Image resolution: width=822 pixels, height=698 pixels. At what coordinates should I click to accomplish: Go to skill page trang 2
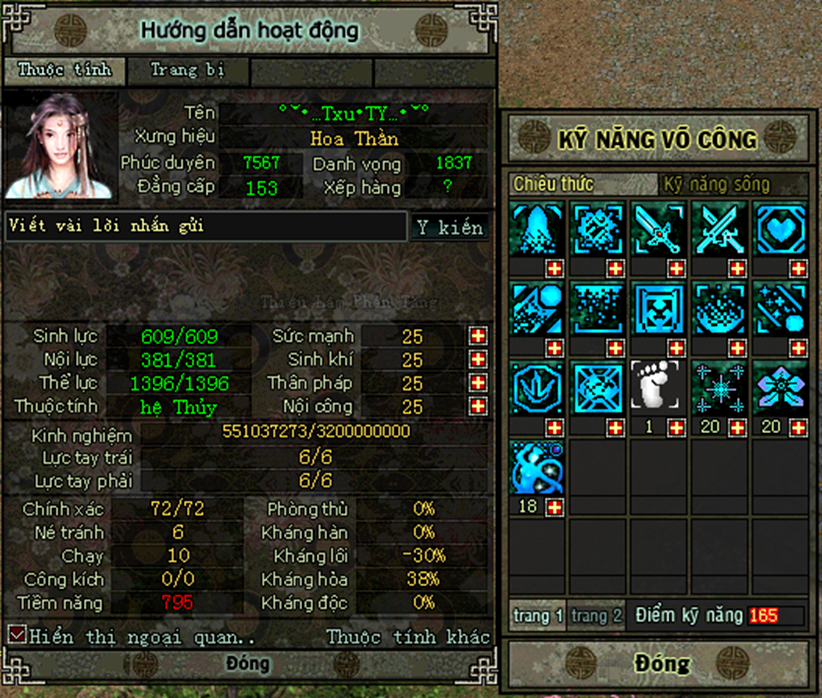pyautogui.click(x=598, y=616)
